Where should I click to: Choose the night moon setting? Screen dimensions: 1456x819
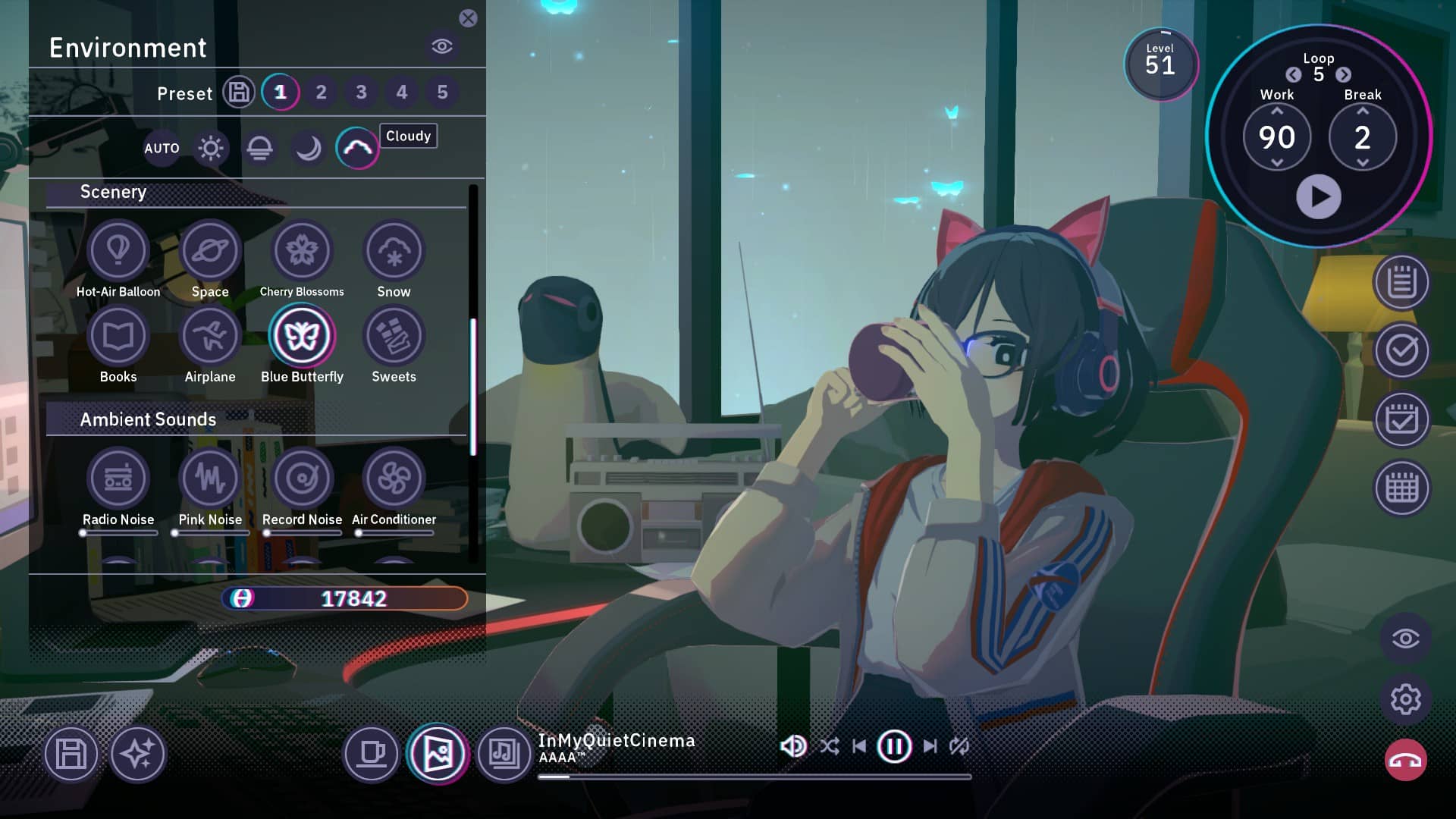[308, 148]
